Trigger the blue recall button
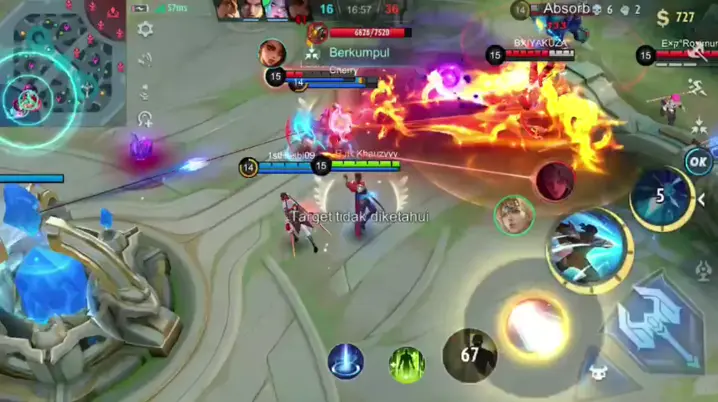Image resolution: width=718 pixels, height=402 pixels. pos(346,361)
